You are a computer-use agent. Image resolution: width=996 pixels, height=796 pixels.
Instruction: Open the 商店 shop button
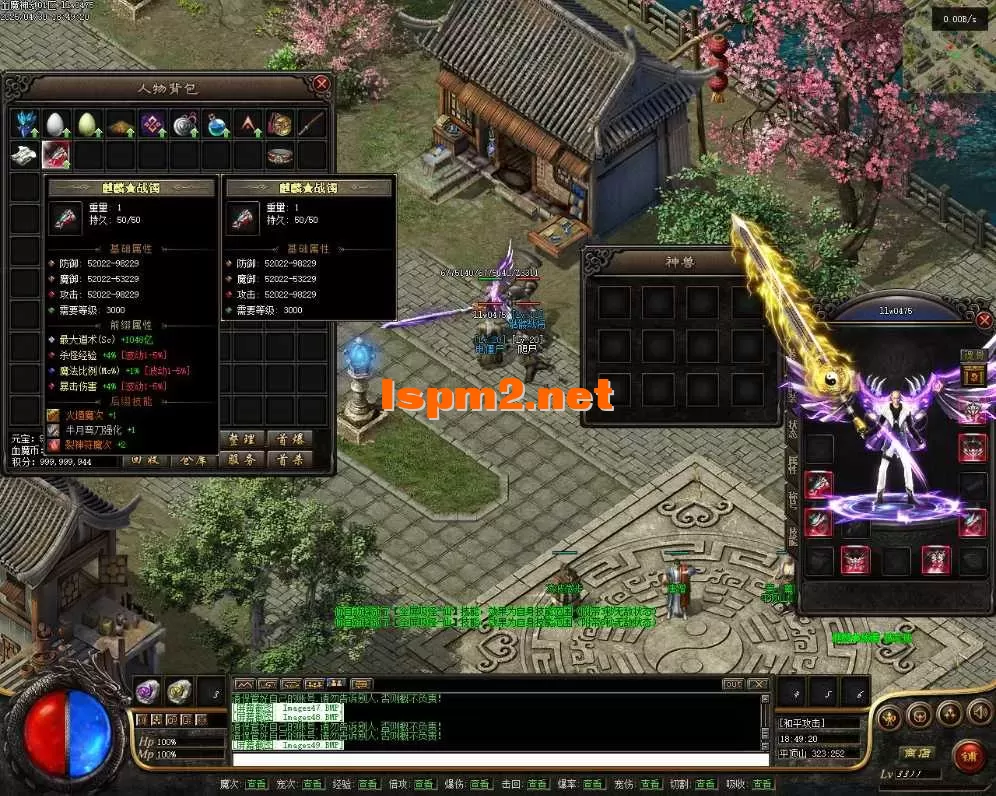(x=913, y=753)
